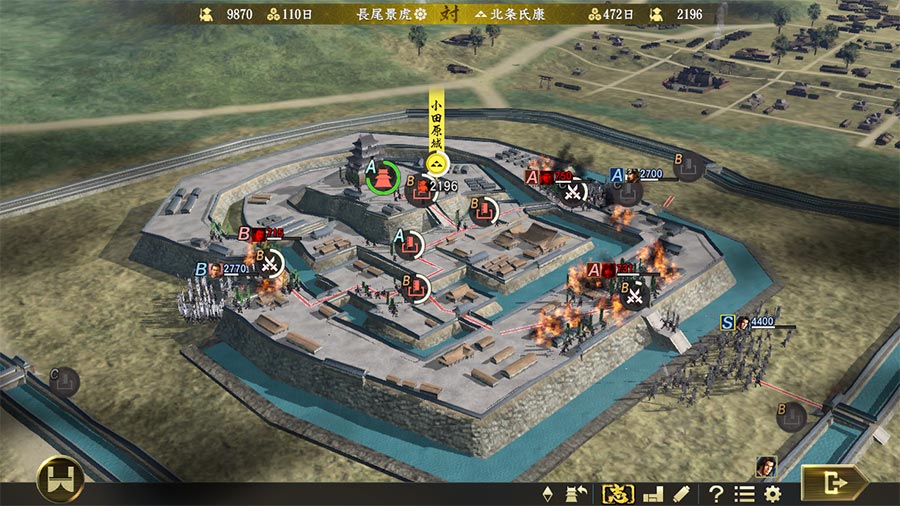Open help with the question mark
The image size is (900, 506).
click(716, 493)
